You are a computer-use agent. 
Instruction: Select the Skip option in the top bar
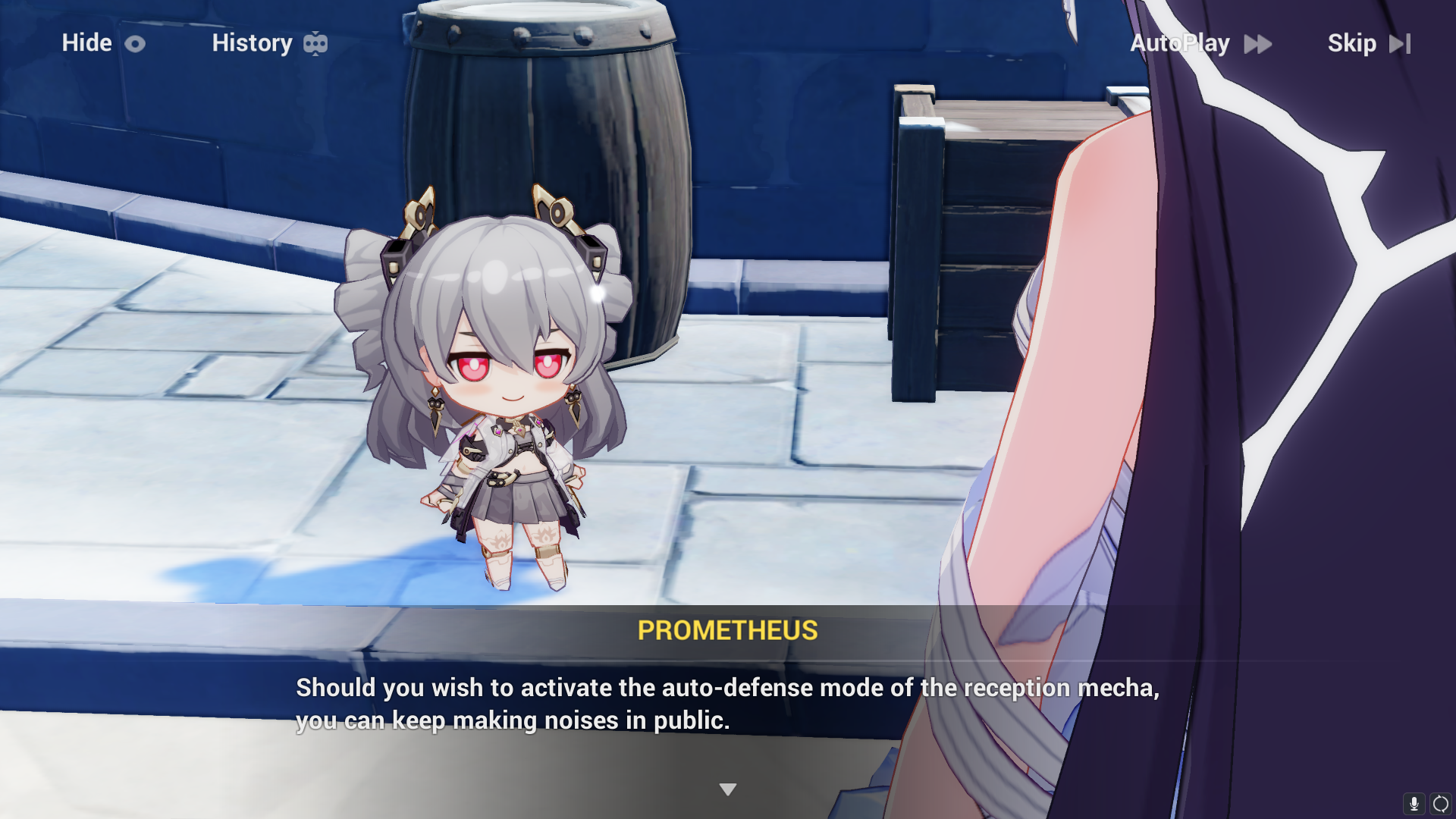click(1352, 43)
